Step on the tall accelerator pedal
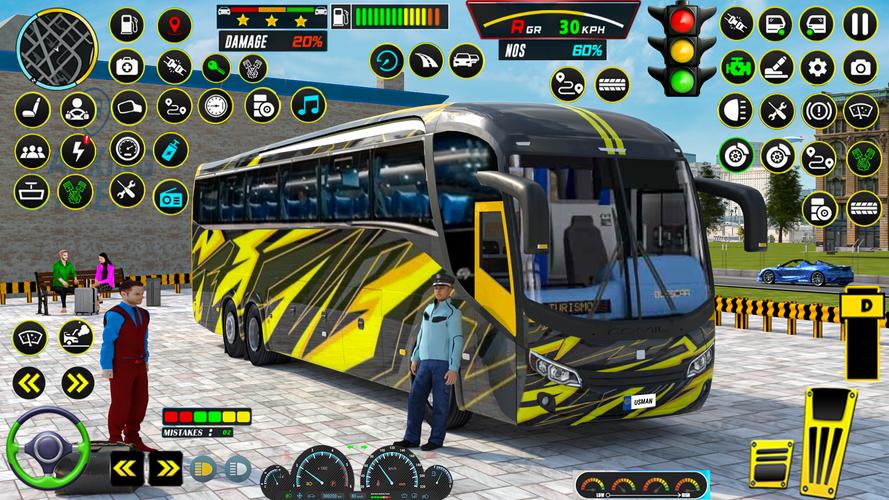This screenshot has width=889, height=500. [x=828, y=440]
